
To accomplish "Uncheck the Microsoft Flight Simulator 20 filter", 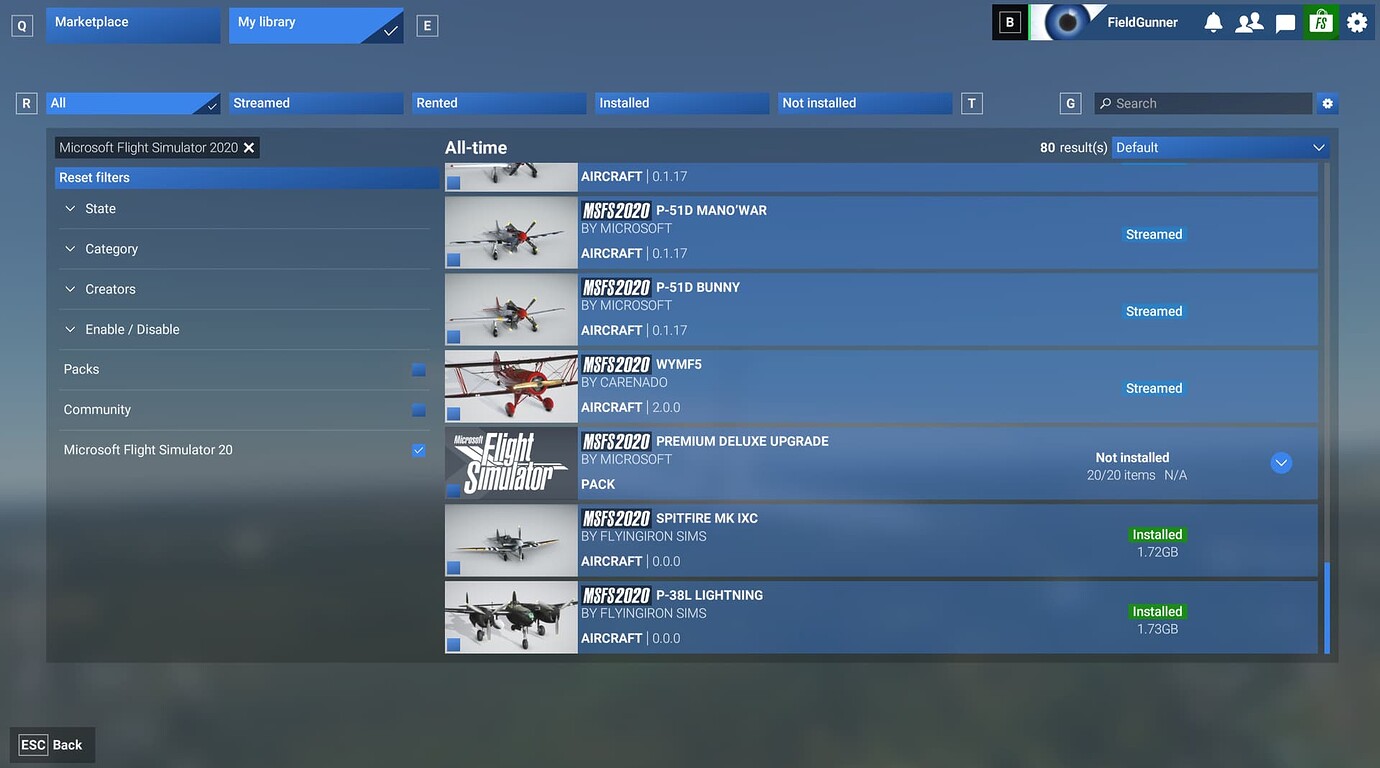I will [418, 450].
